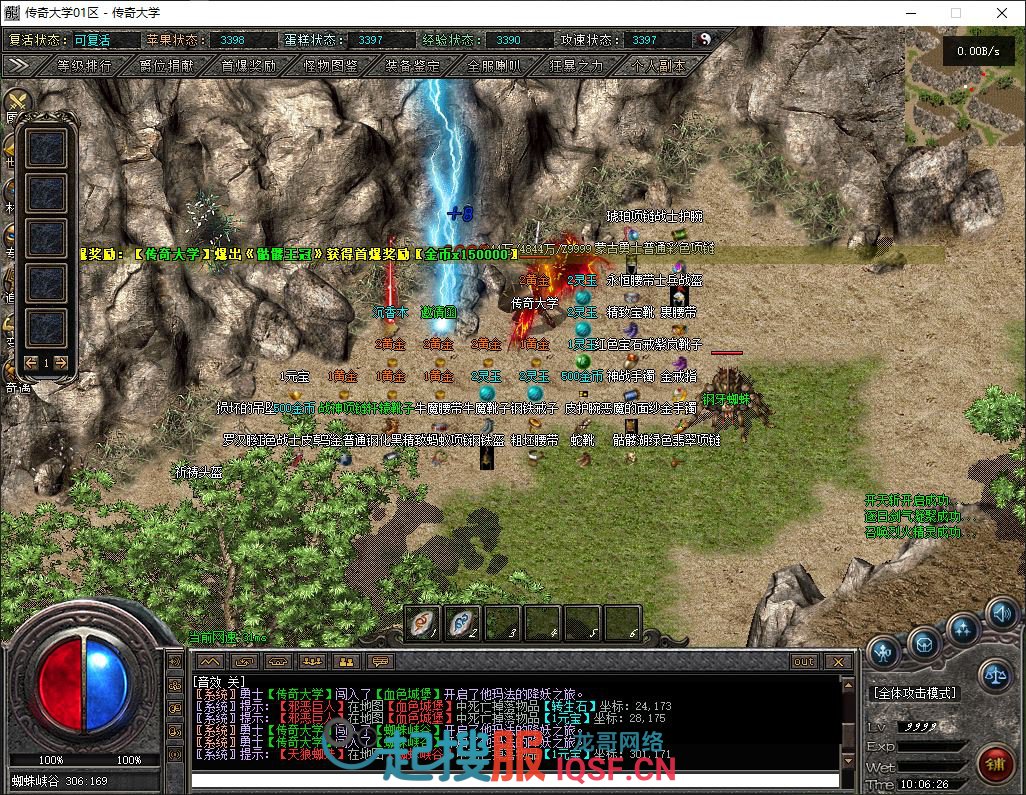The image size is (1026, 795).
Task: Open the 爵位捐献 donation menu
Action: [167, 65]
